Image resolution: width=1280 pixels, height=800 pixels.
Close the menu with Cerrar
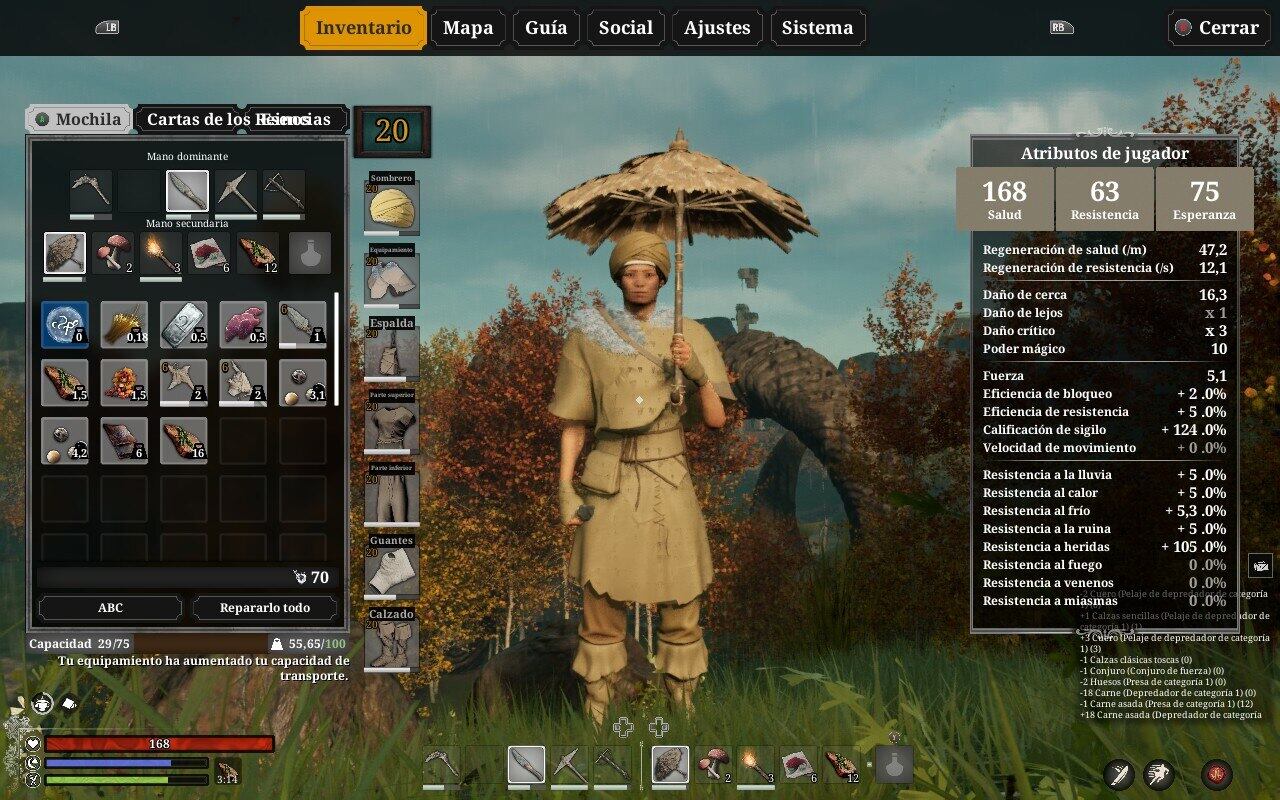tap(1218, 28)
